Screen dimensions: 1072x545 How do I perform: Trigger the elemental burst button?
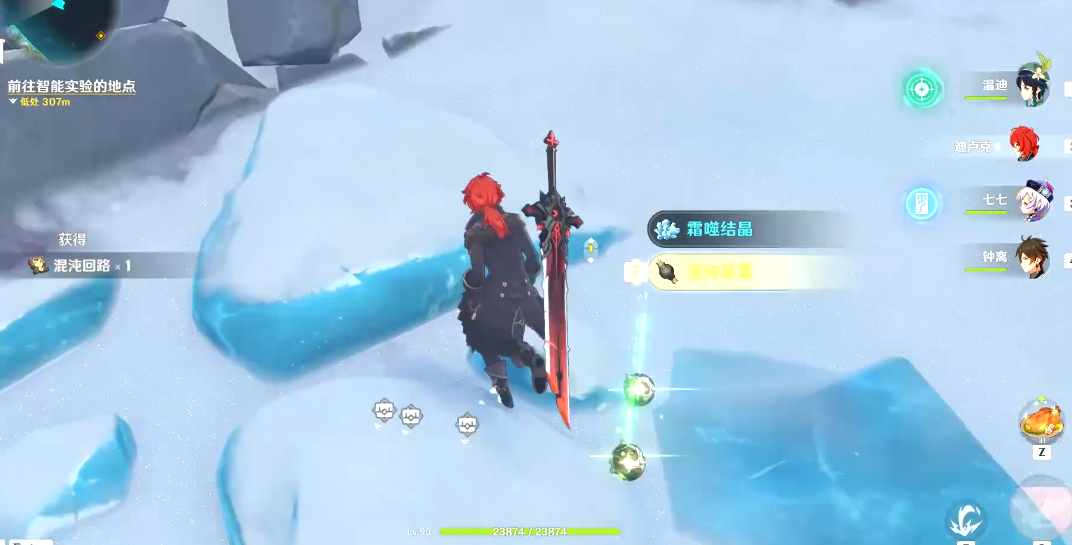pos(1041,508)
